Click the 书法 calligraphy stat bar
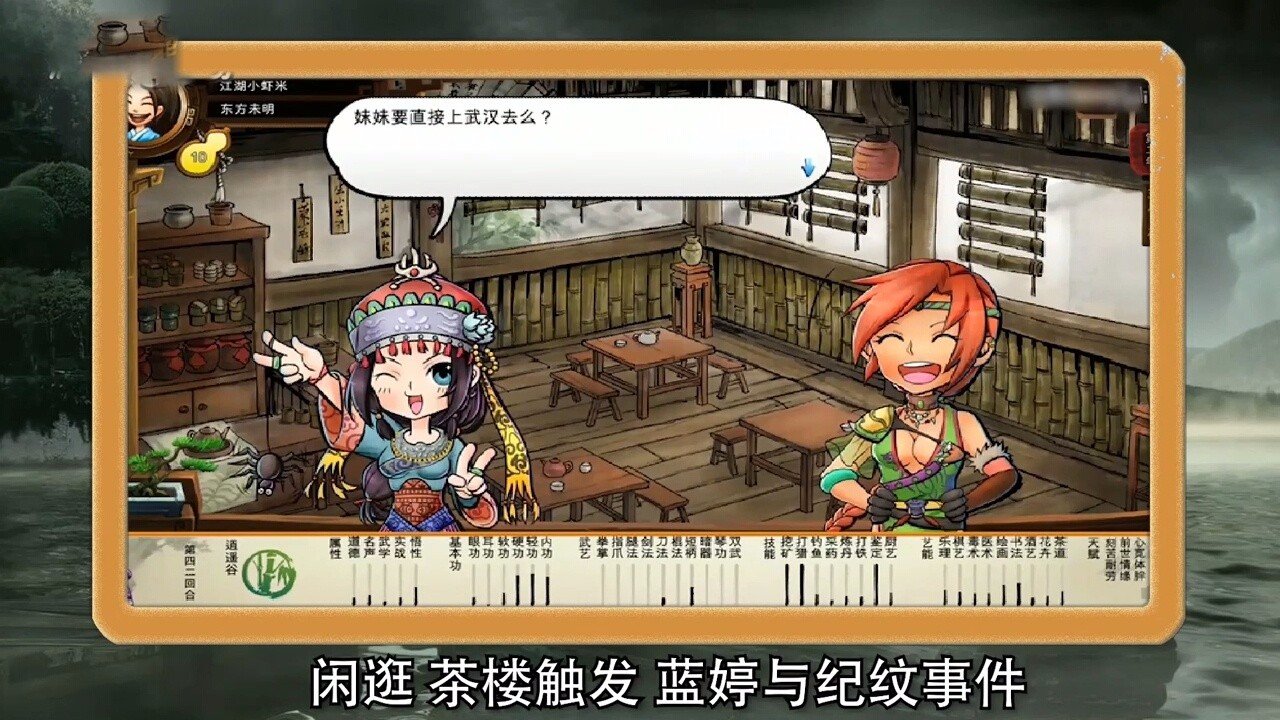 (1016, 592)
